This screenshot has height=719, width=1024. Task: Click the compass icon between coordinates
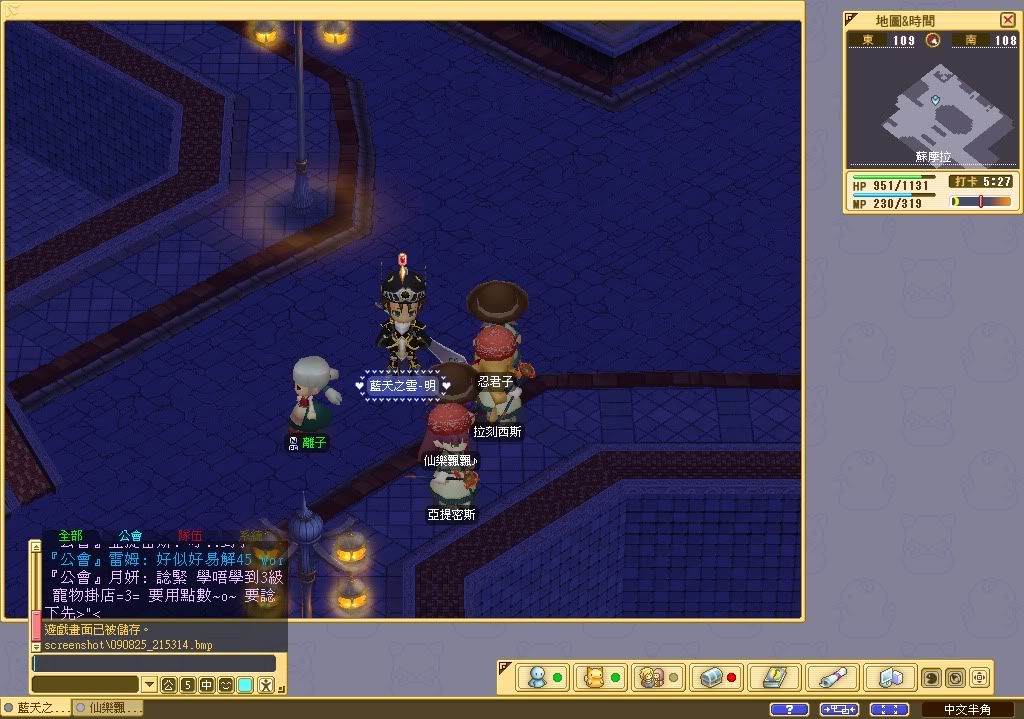click(x=933, y=40)
